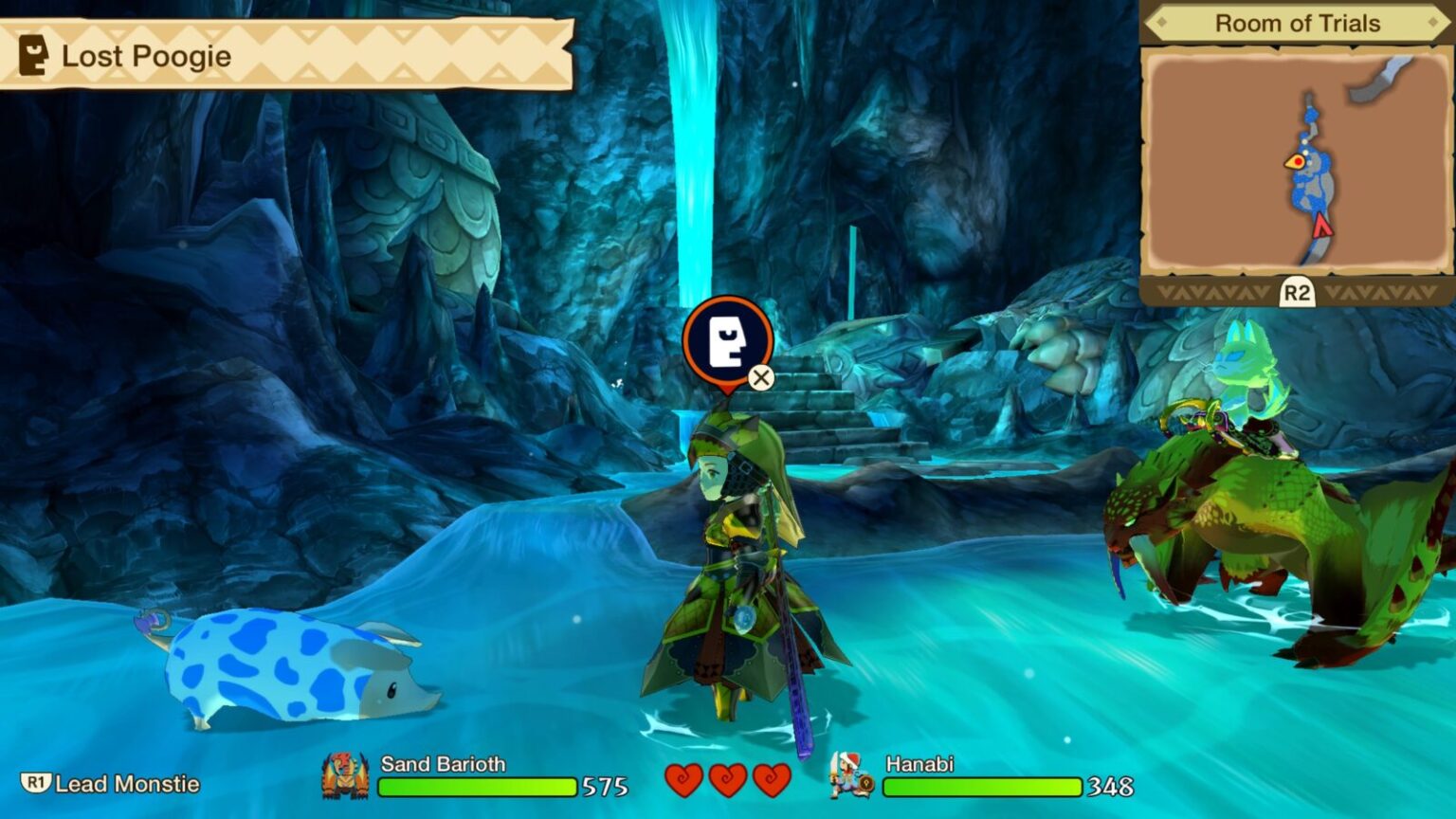Screen dimensions: 1456x819
Task: Click the yellow target marker on minimap
Action: pos(1296,162)
